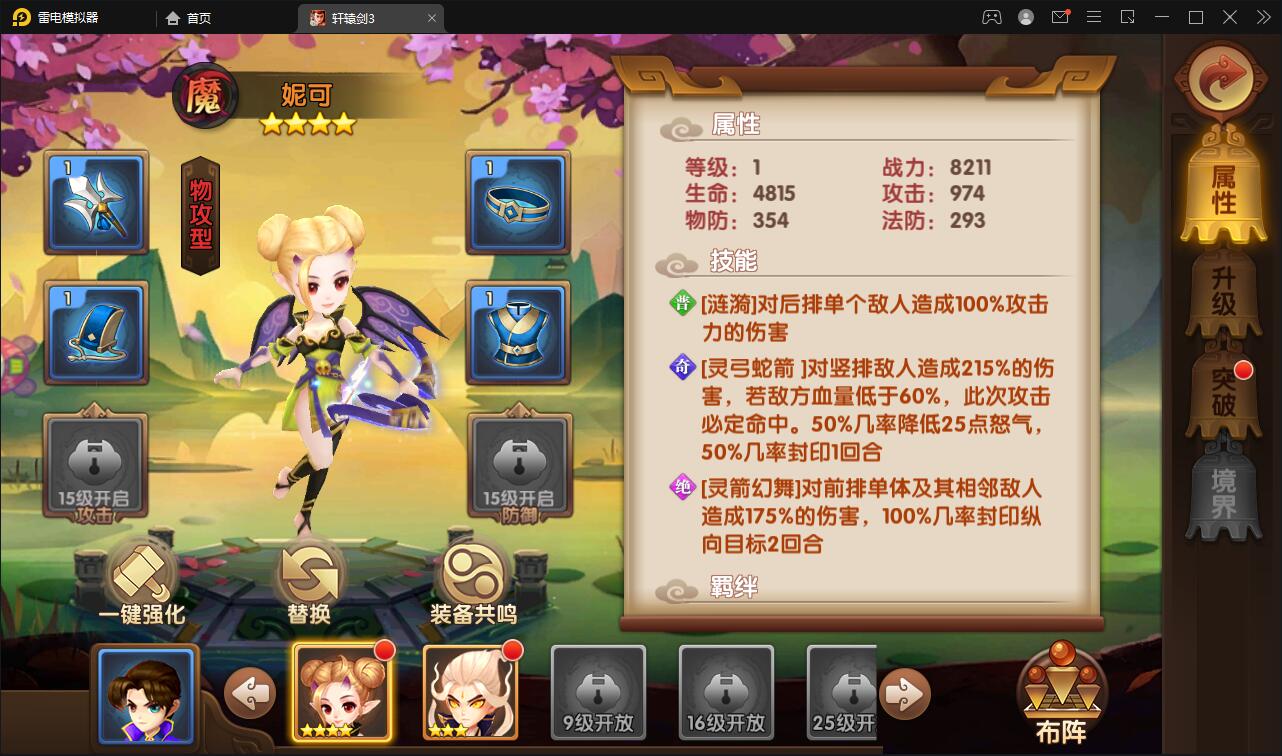Open the emulator hamburger menu

pyautogui.click(x=1094, y=17)
